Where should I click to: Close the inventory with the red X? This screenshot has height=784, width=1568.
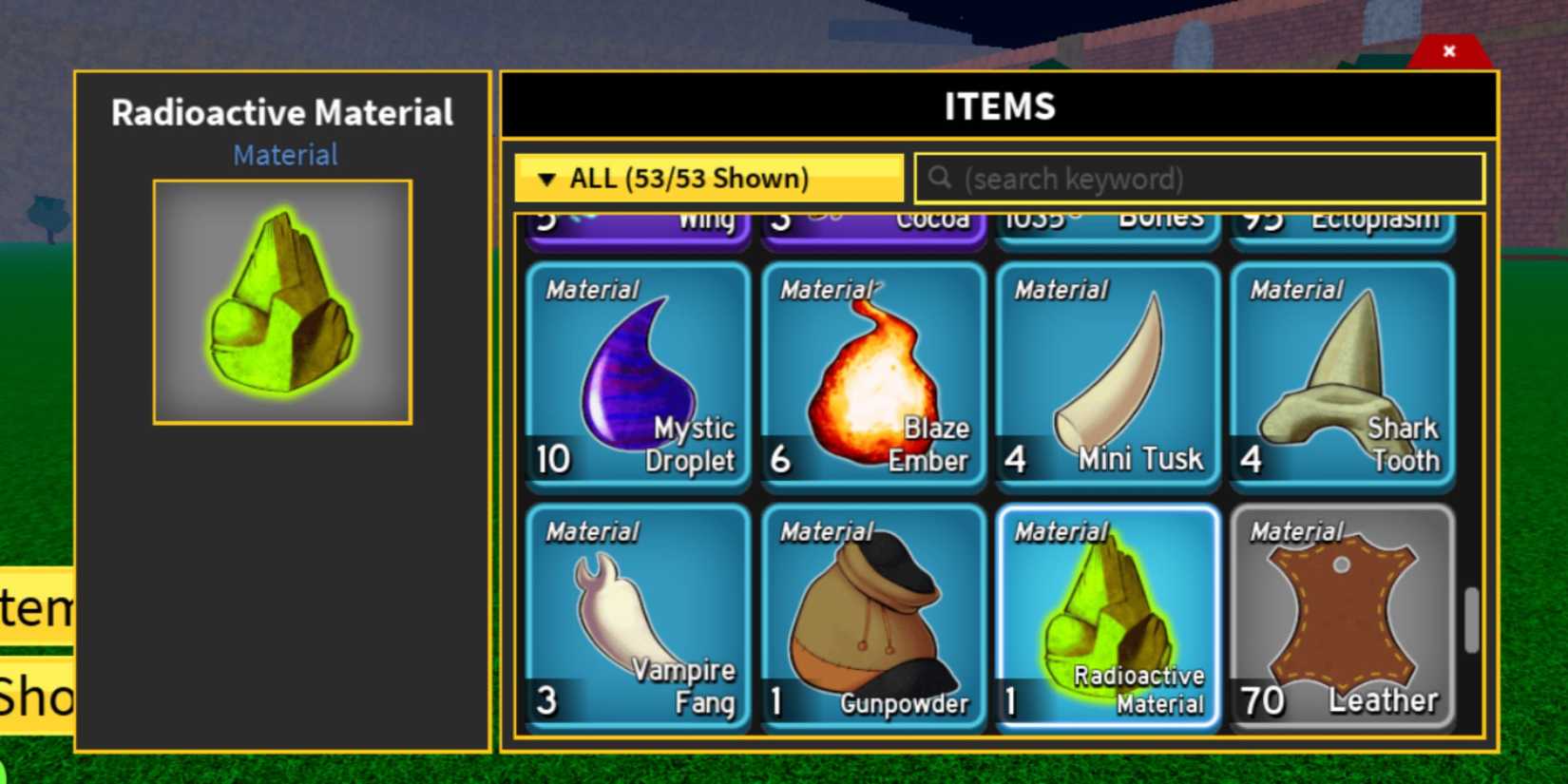1449,51
